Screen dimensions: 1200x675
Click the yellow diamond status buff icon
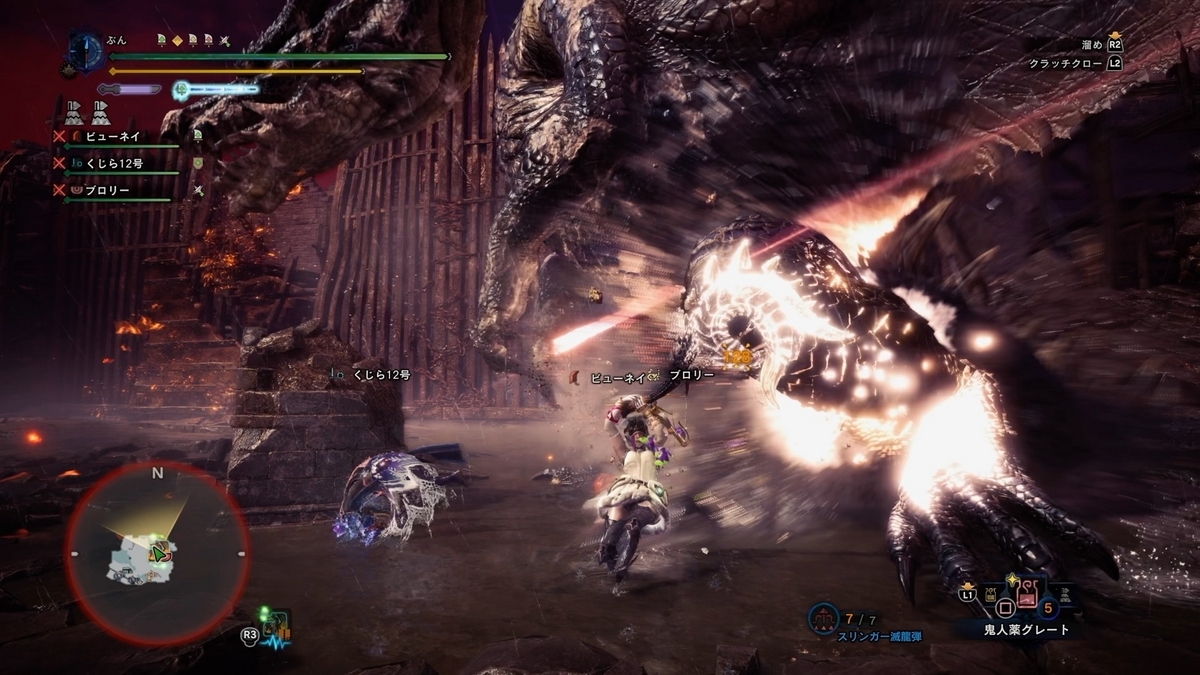pyautogui.click(x=175, y=41)
